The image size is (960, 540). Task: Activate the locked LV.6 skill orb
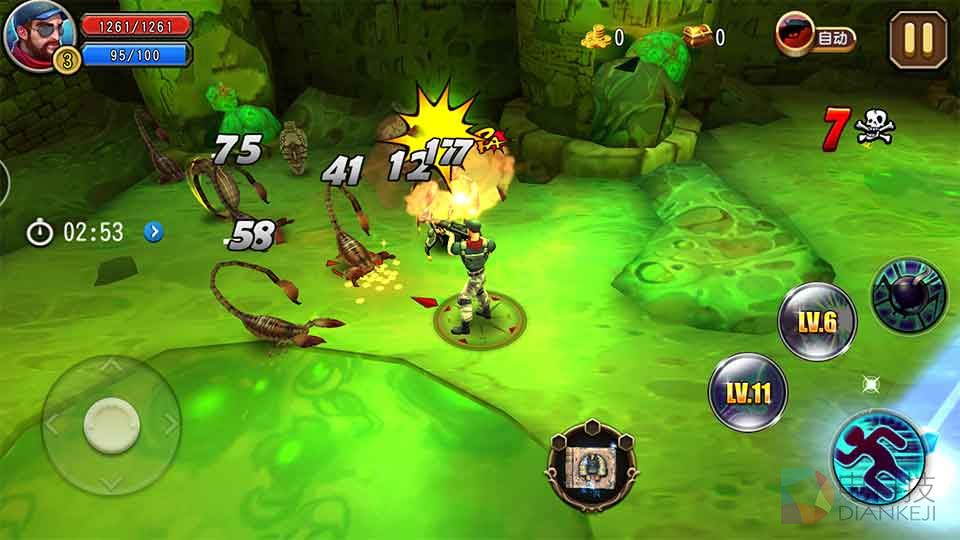(816, 321)
